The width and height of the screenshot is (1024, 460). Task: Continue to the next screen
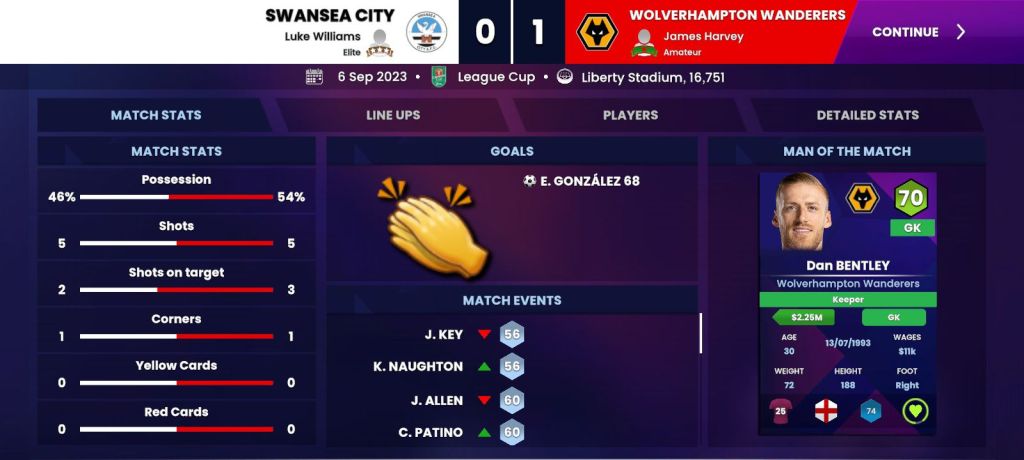(918, 32)
